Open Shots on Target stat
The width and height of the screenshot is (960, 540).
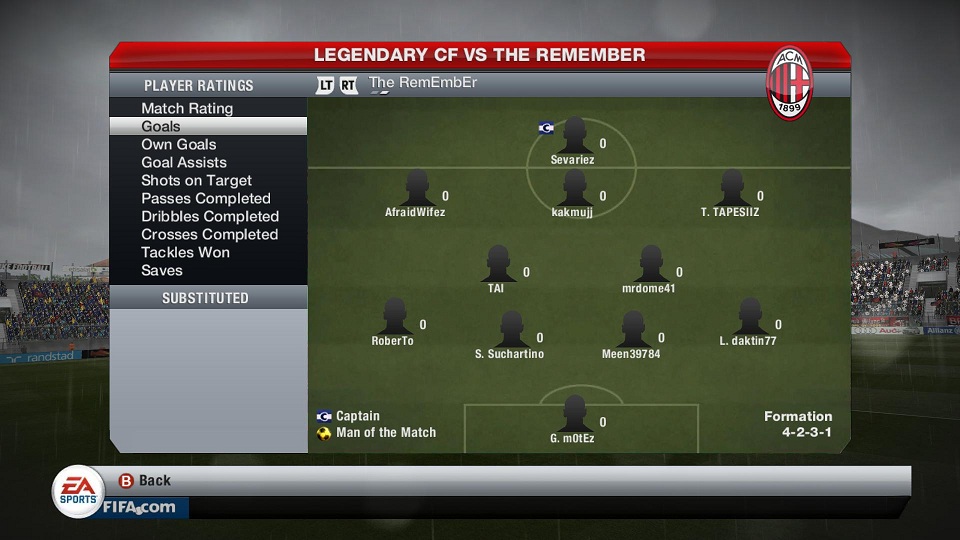click(196, 180)
